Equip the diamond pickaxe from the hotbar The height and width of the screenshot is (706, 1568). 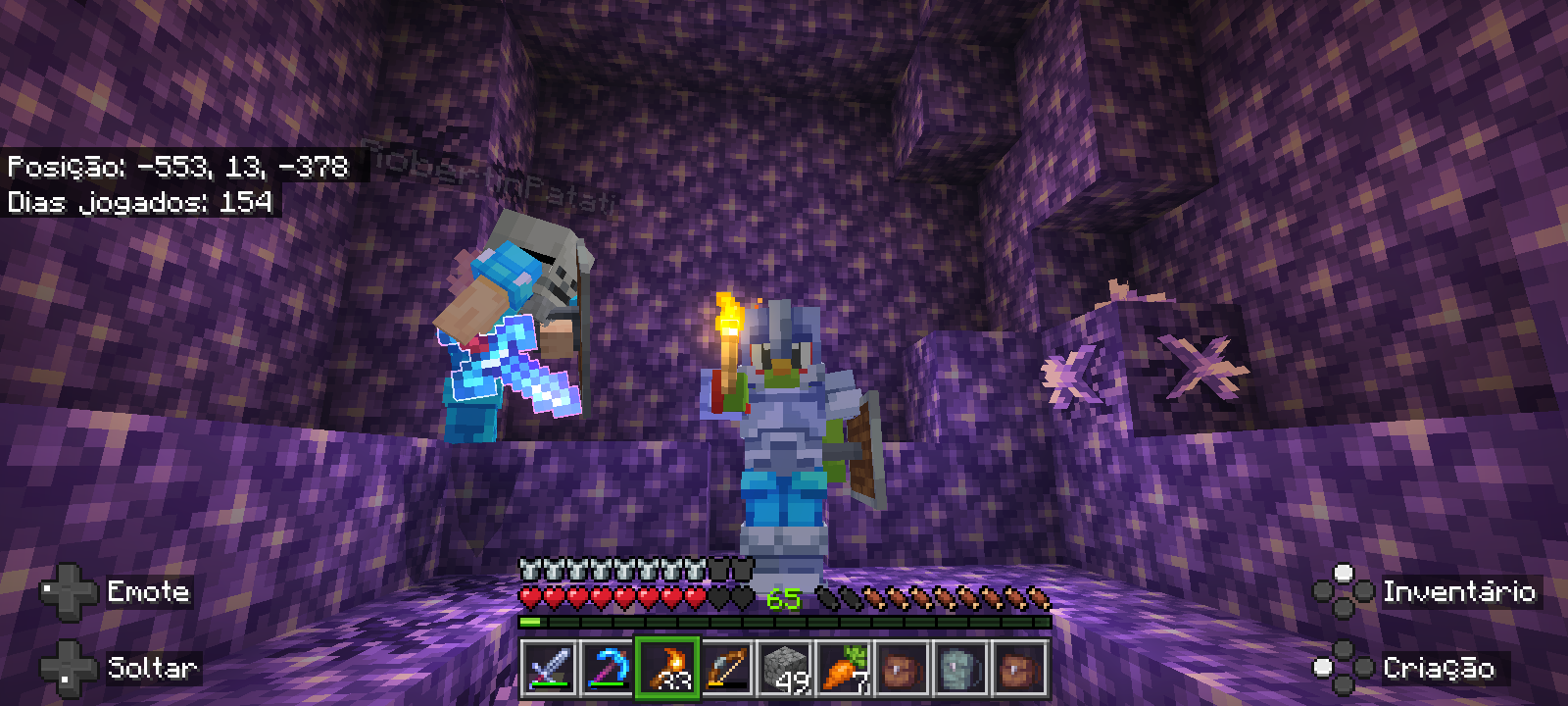(x=608, y=669)
